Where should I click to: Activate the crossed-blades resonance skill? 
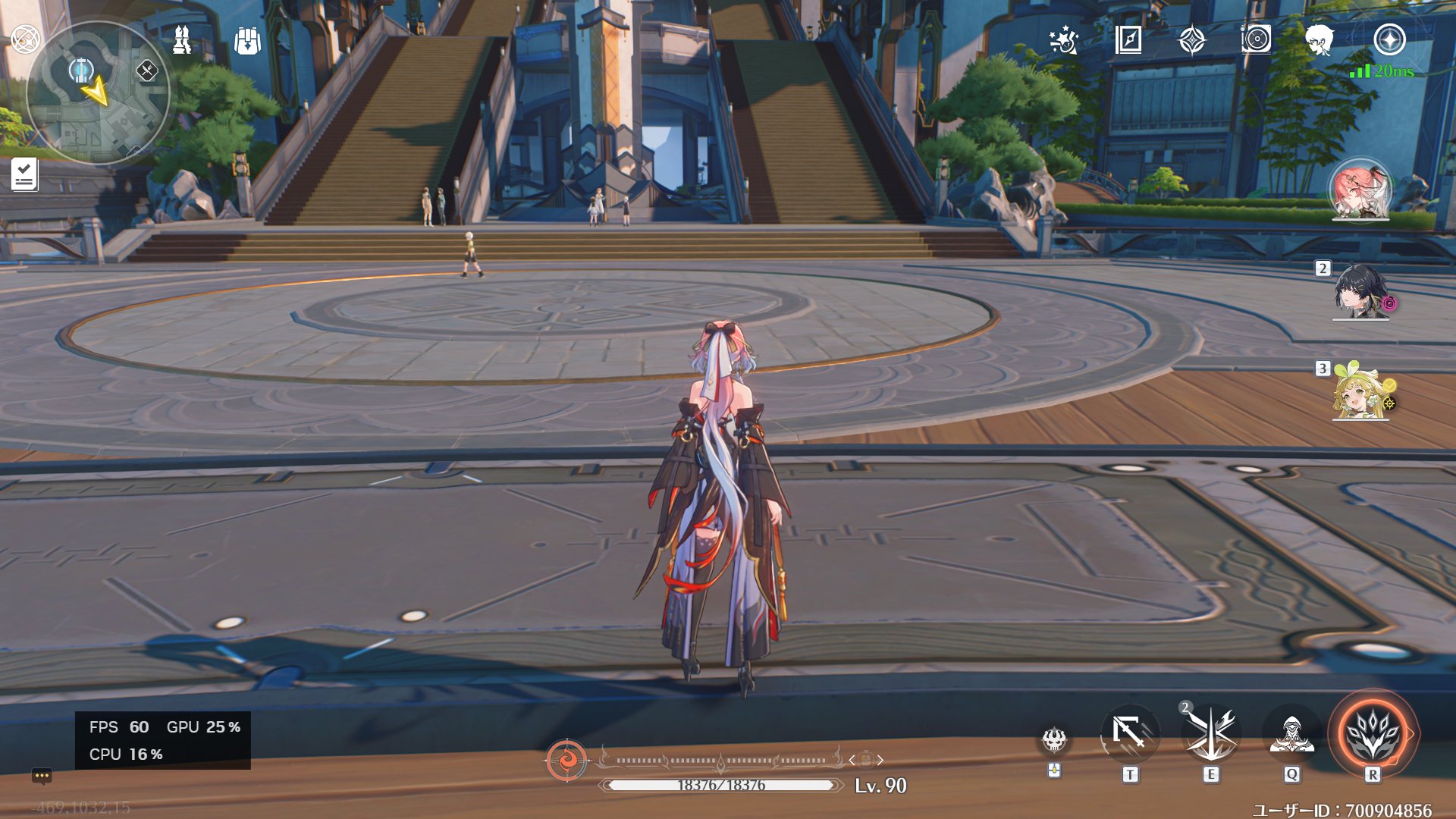click(x=1211, y=734)
